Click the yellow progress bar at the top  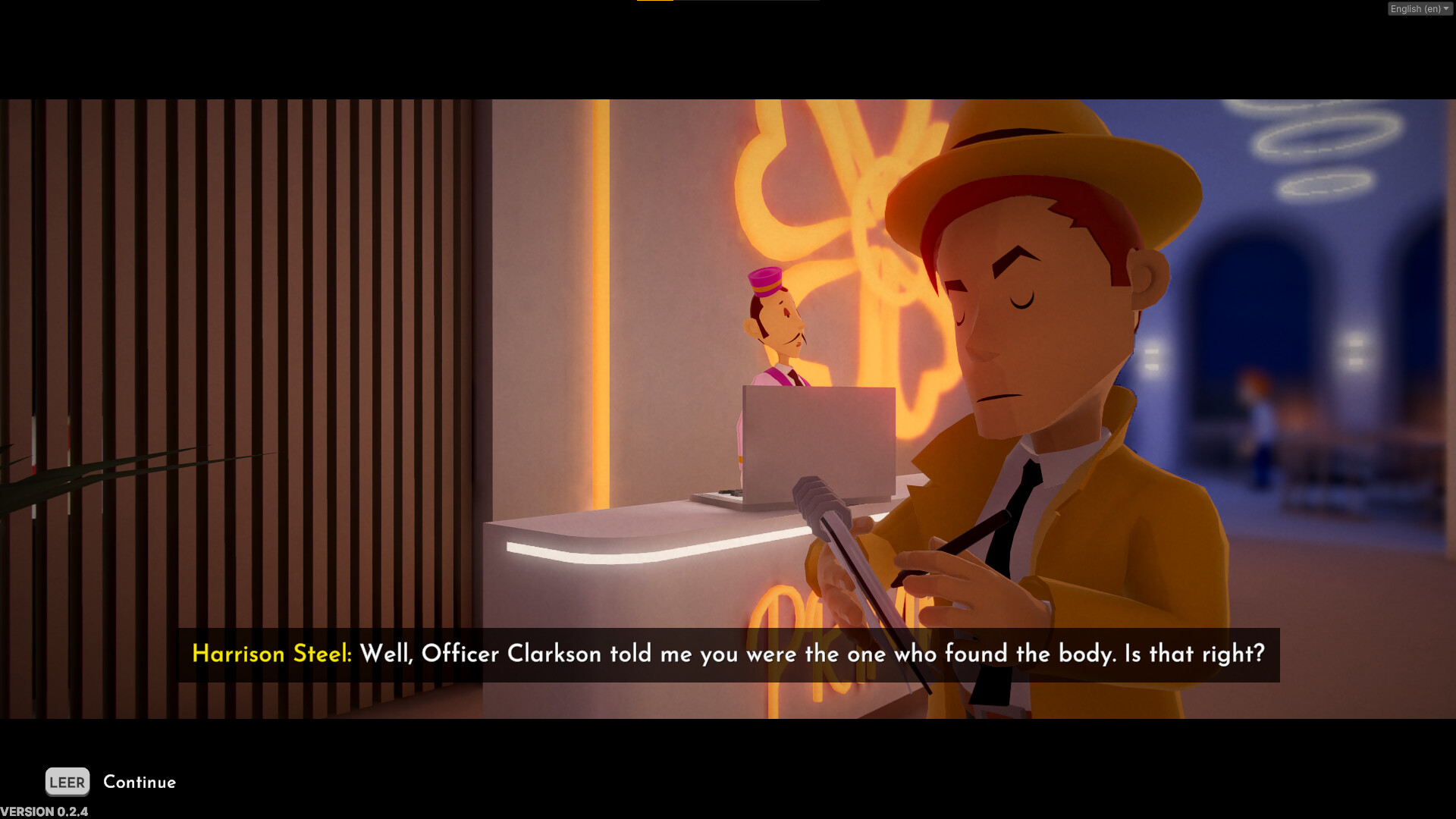657,2
